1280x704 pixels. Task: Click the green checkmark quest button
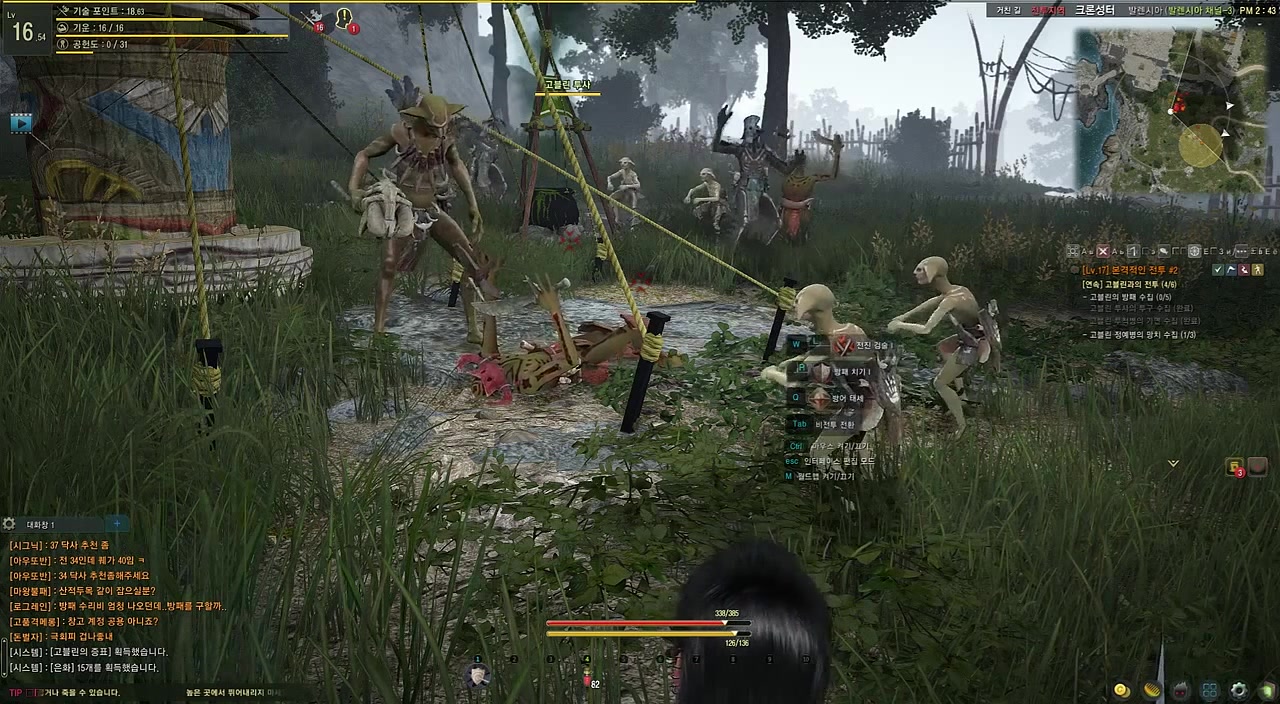[x=1218, y=270]
